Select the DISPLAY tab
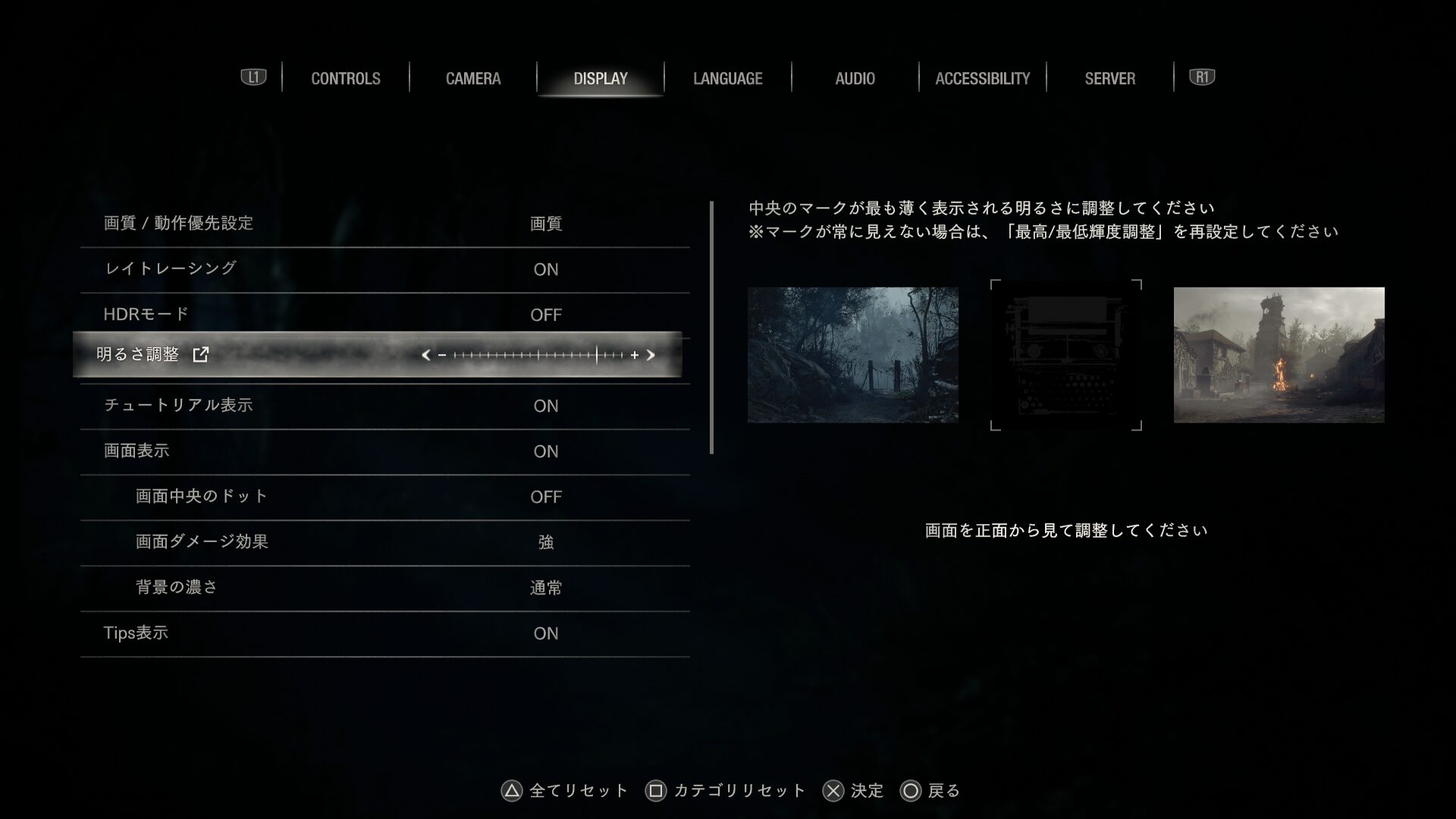The image size is (1456, 819). pyautogui.click(x=600, y=78)
